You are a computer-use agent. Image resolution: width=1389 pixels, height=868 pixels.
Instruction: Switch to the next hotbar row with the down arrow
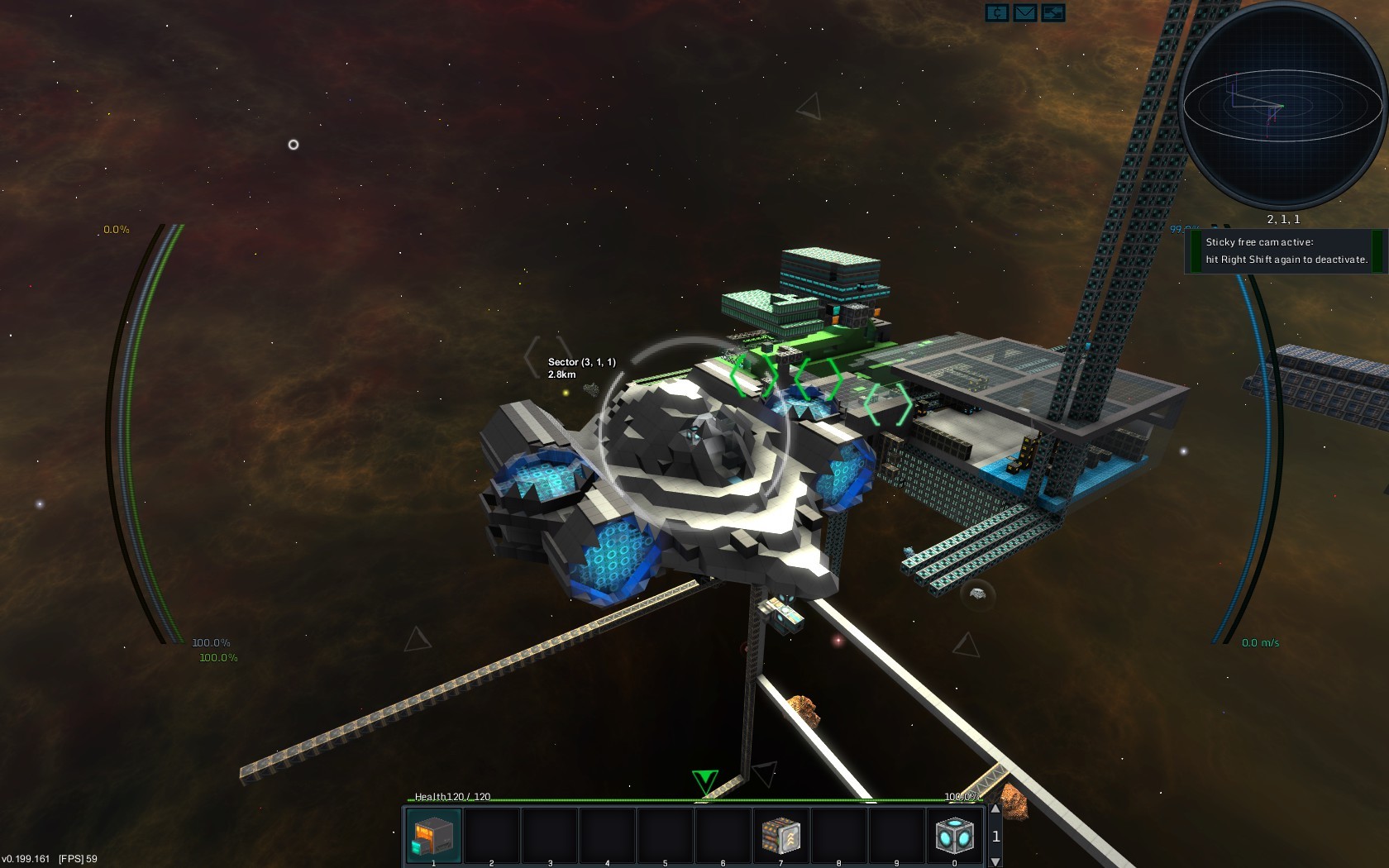[x=995, y=861]
